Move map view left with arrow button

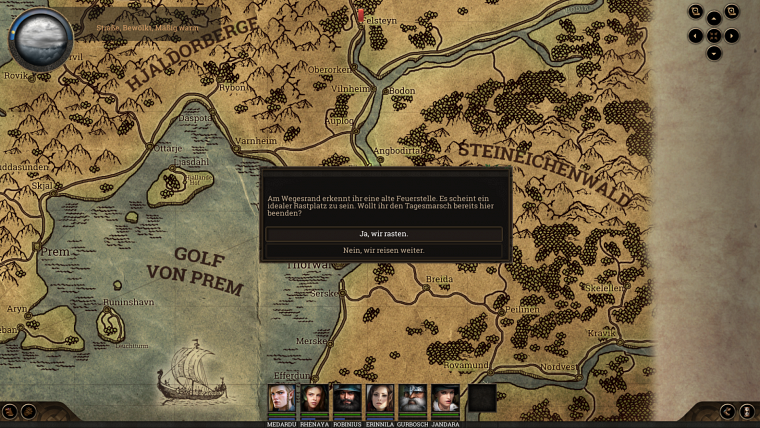click(696, 36)
